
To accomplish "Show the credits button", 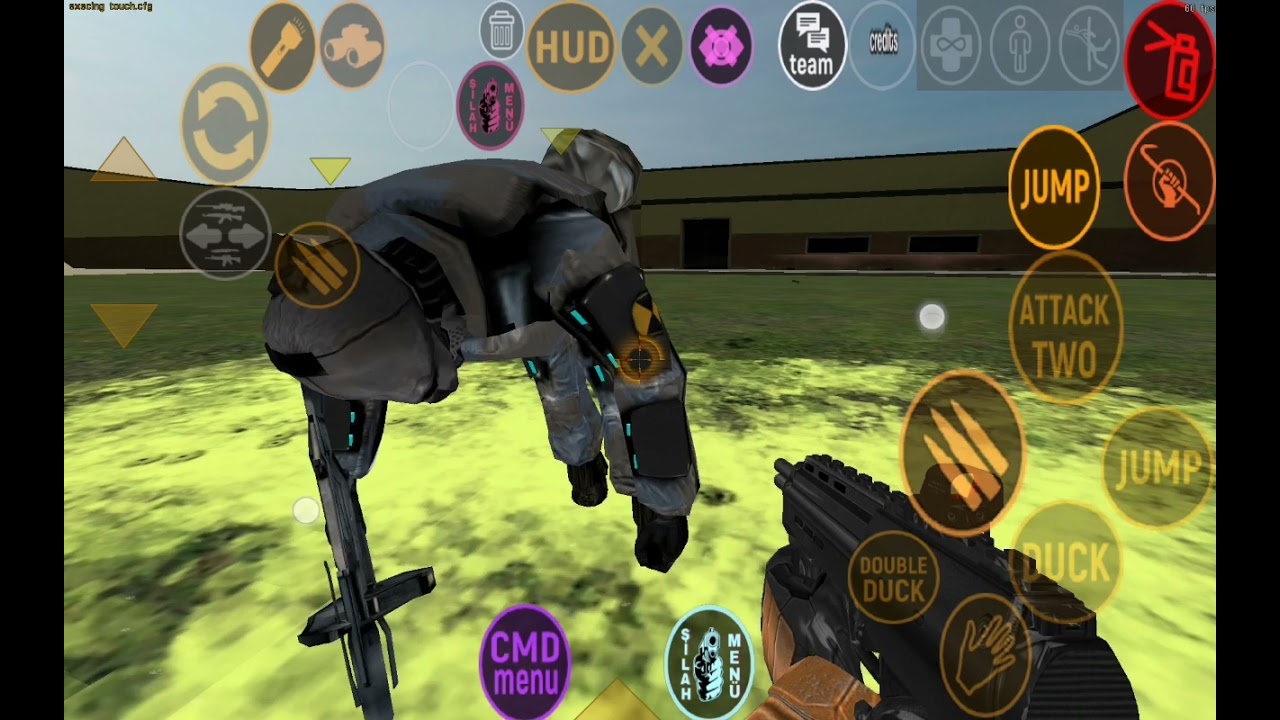I will [x=883, y=45].
